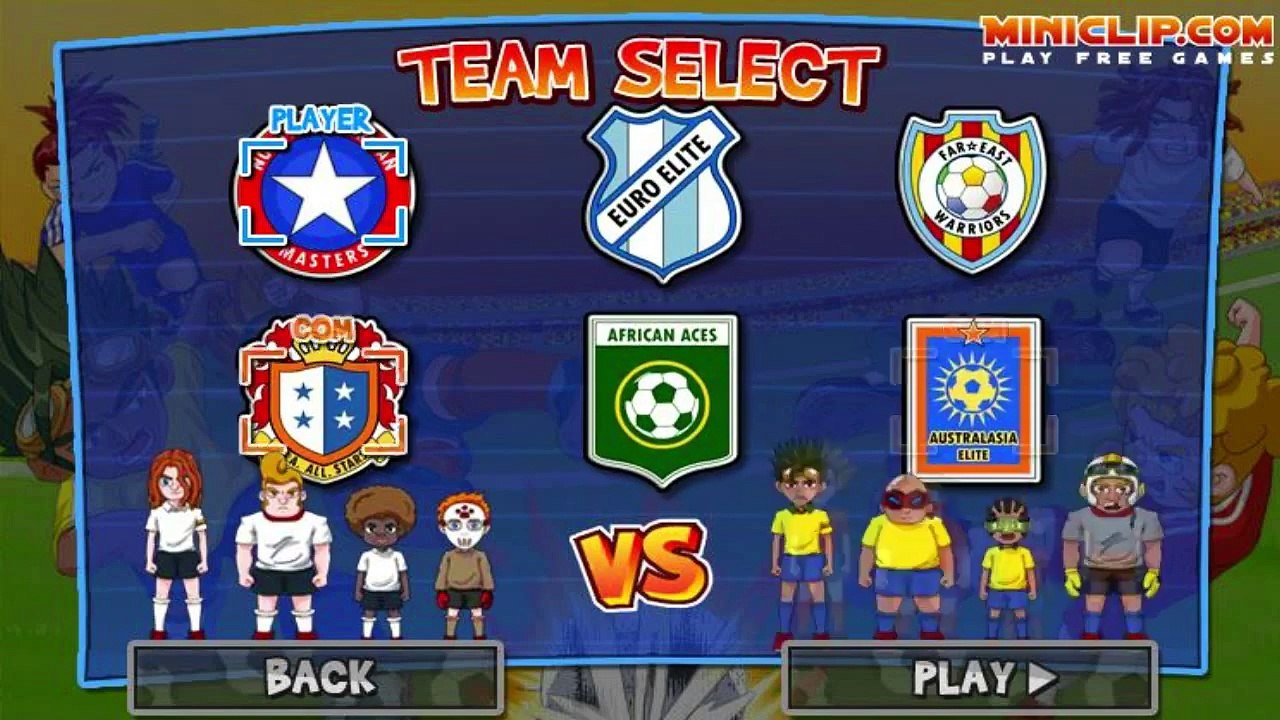Select the blond muscular player character

(285, 545)
